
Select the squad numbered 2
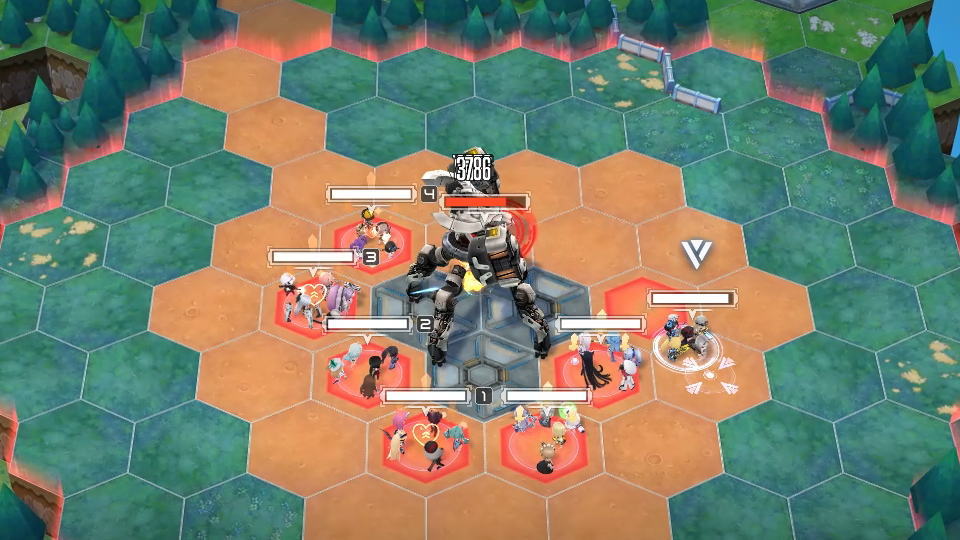[x=367, y=364]
